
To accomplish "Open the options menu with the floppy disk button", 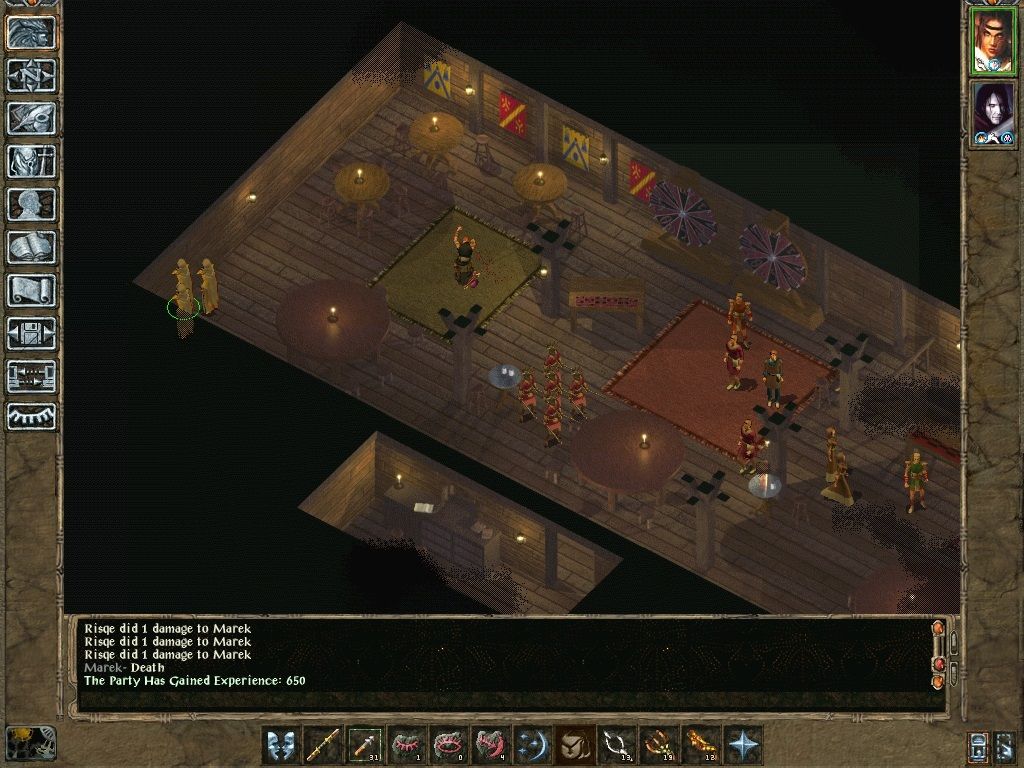I will pyautogui.click(x=31, y=333).
